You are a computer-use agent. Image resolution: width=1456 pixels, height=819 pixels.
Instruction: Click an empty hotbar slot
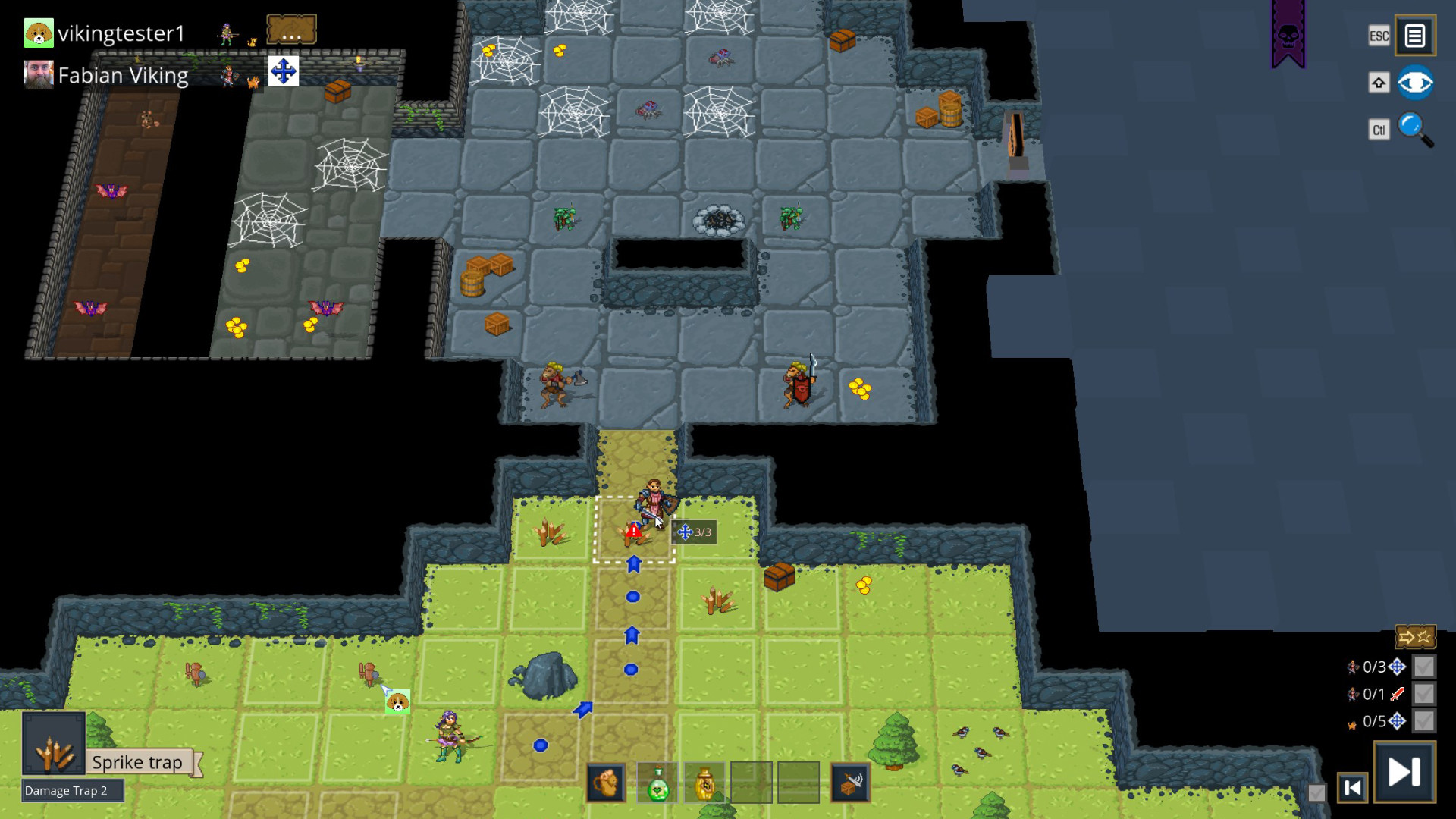tap(751, 782)
